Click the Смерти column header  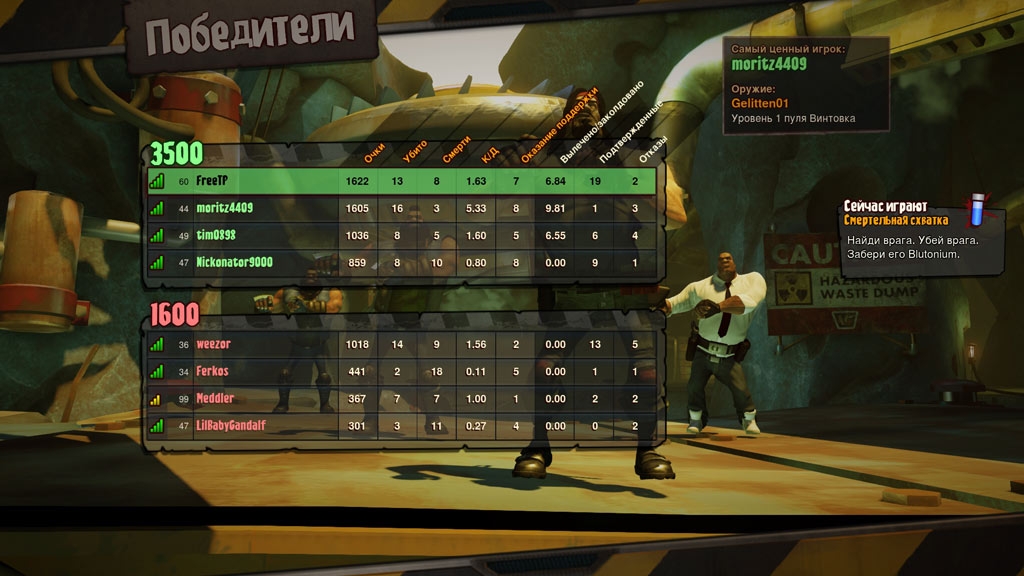pos(456,150)
